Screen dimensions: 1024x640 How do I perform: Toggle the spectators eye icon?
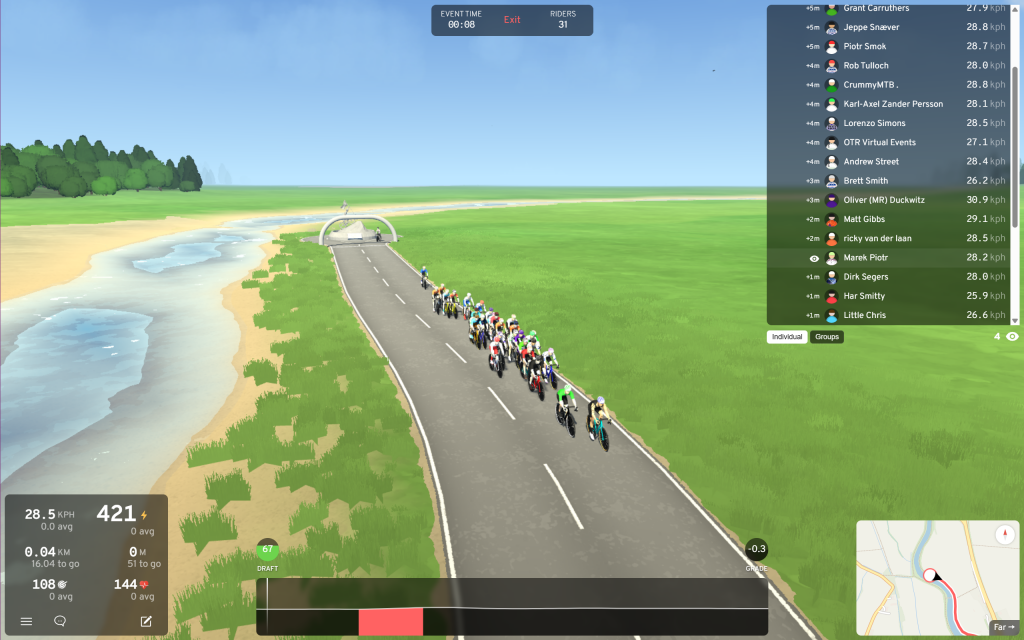[x=1012, y=337]
